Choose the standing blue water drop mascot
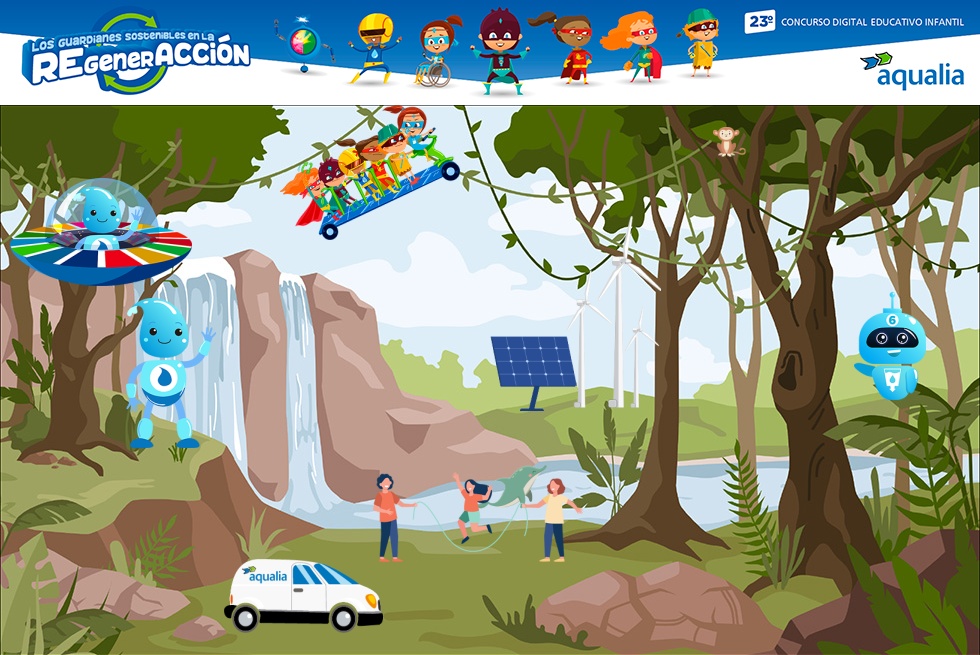 click(164, 370)
